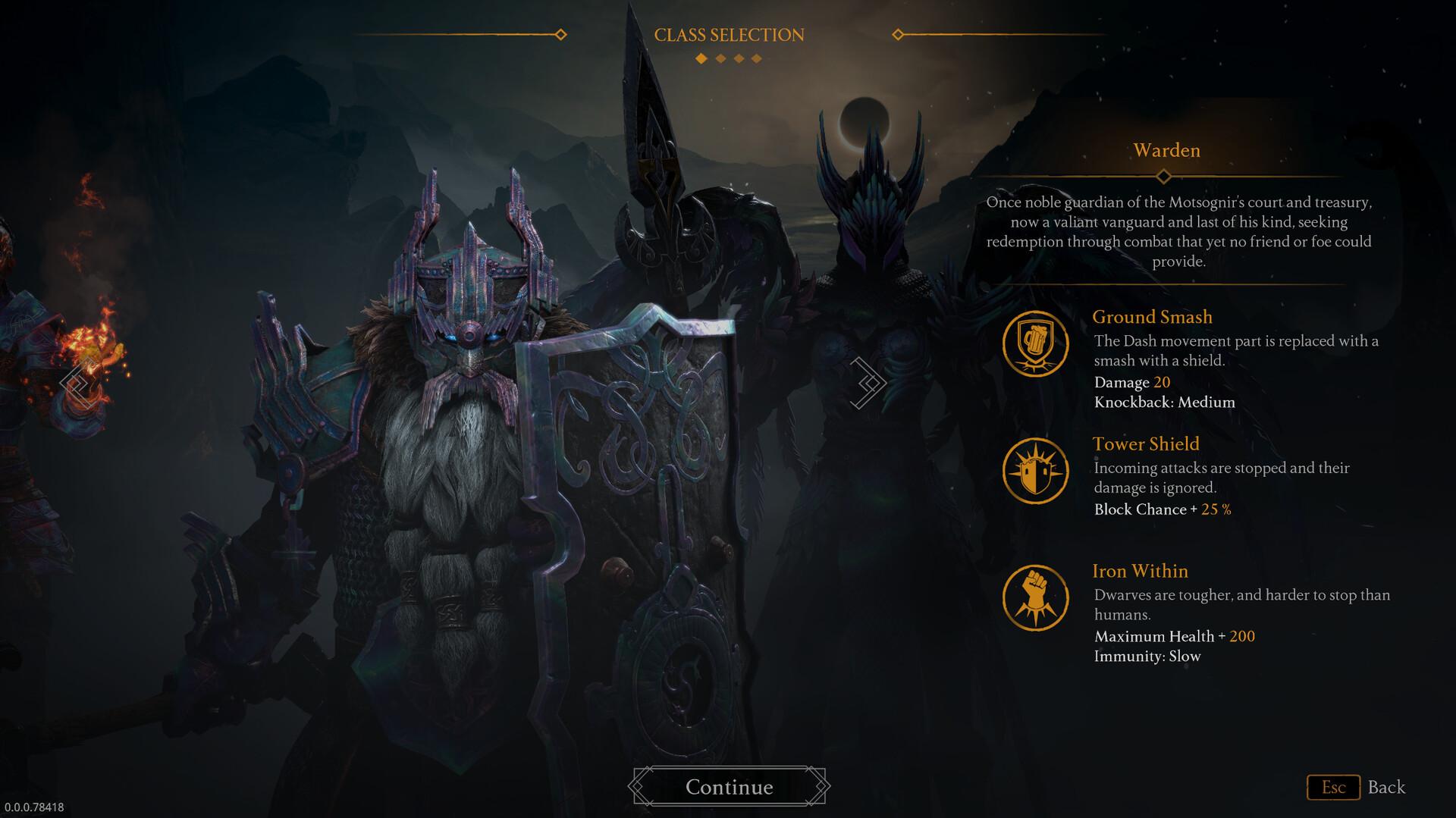
Task: Select the first diamond page indicator
Action: click(x=701, y=58)
